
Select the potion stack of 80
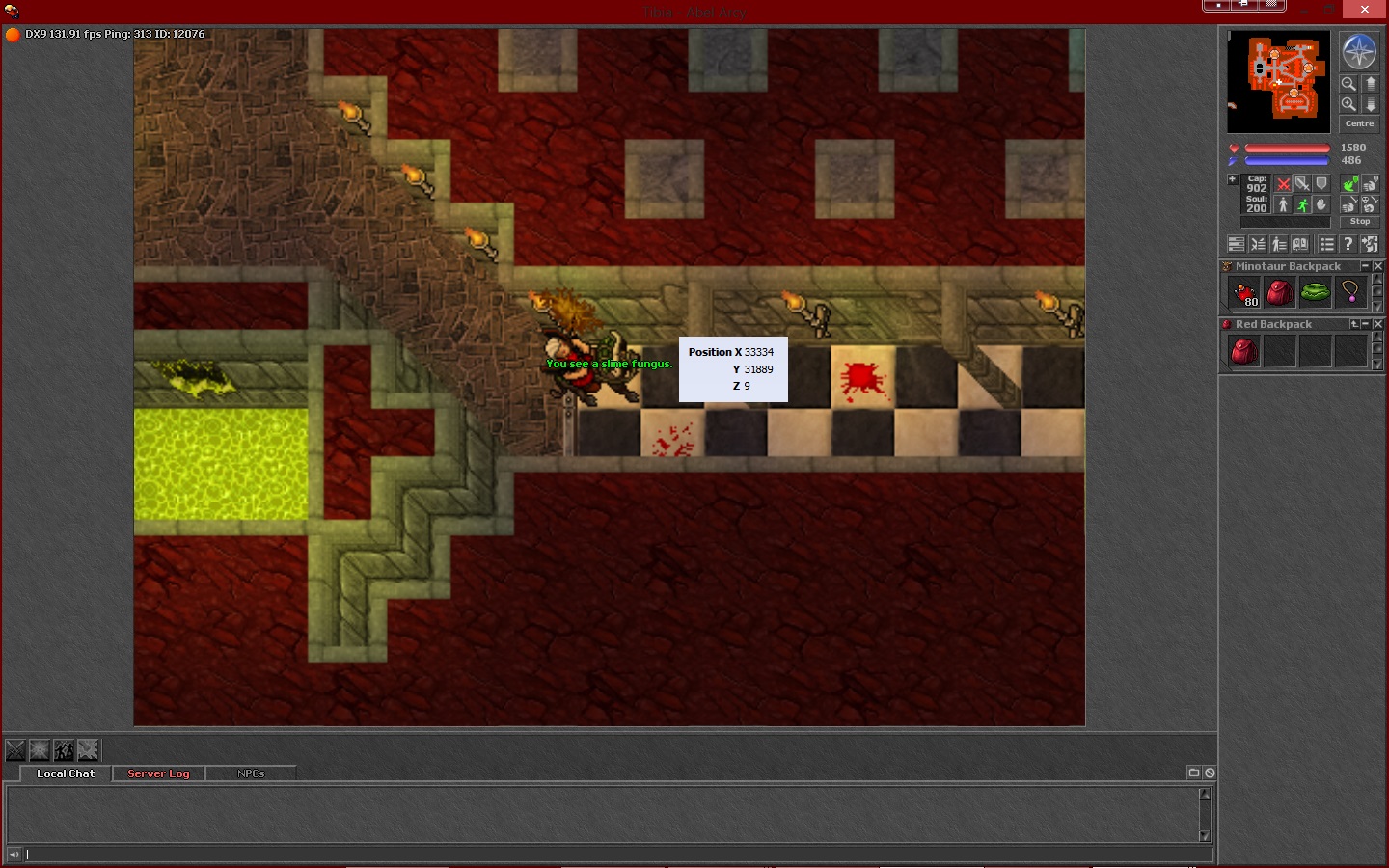pyautogui.click(x=1244, y=292)
